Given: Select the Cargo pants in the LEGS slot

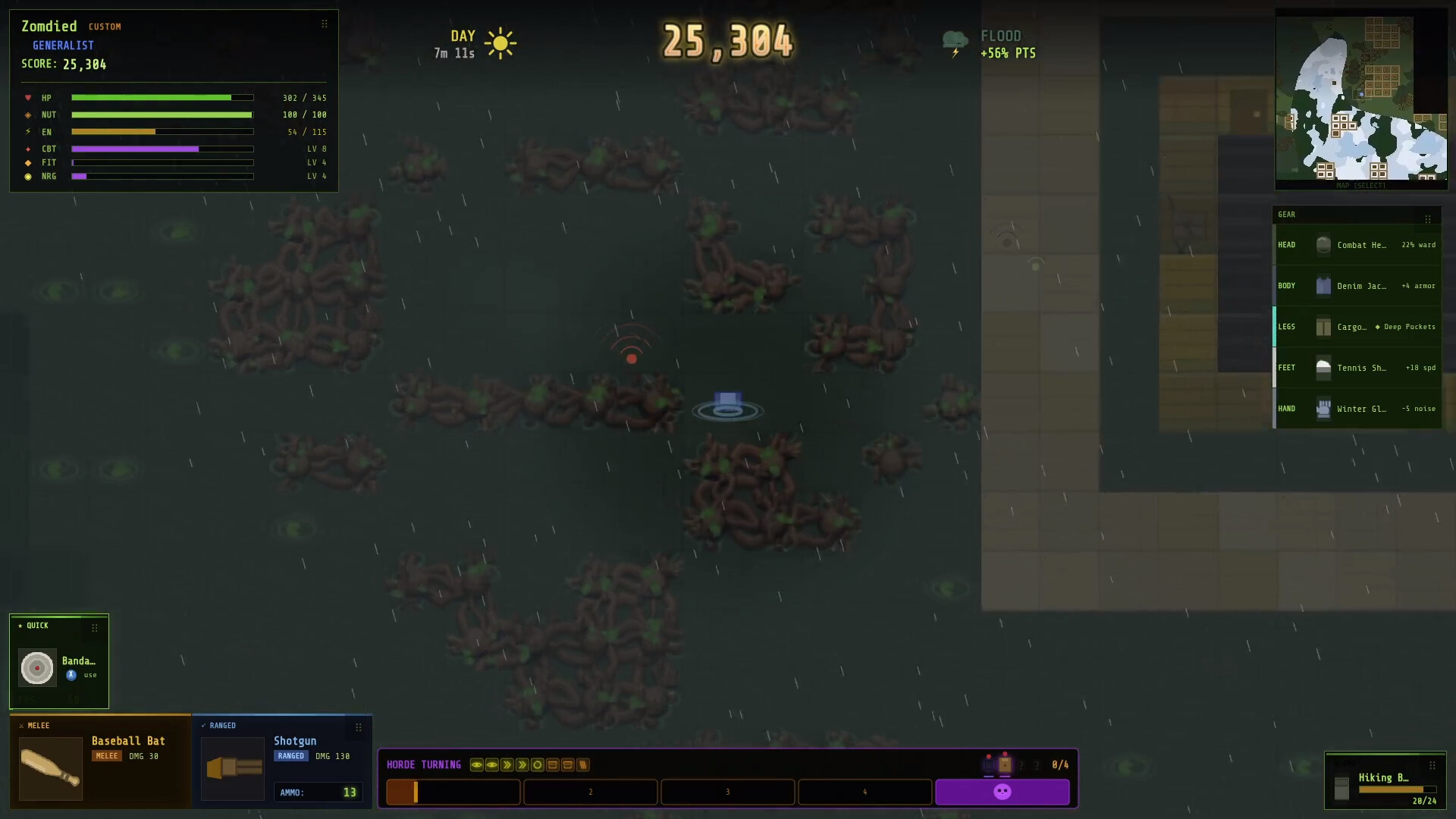Looking at the screenshot, I should (1324, 327).
